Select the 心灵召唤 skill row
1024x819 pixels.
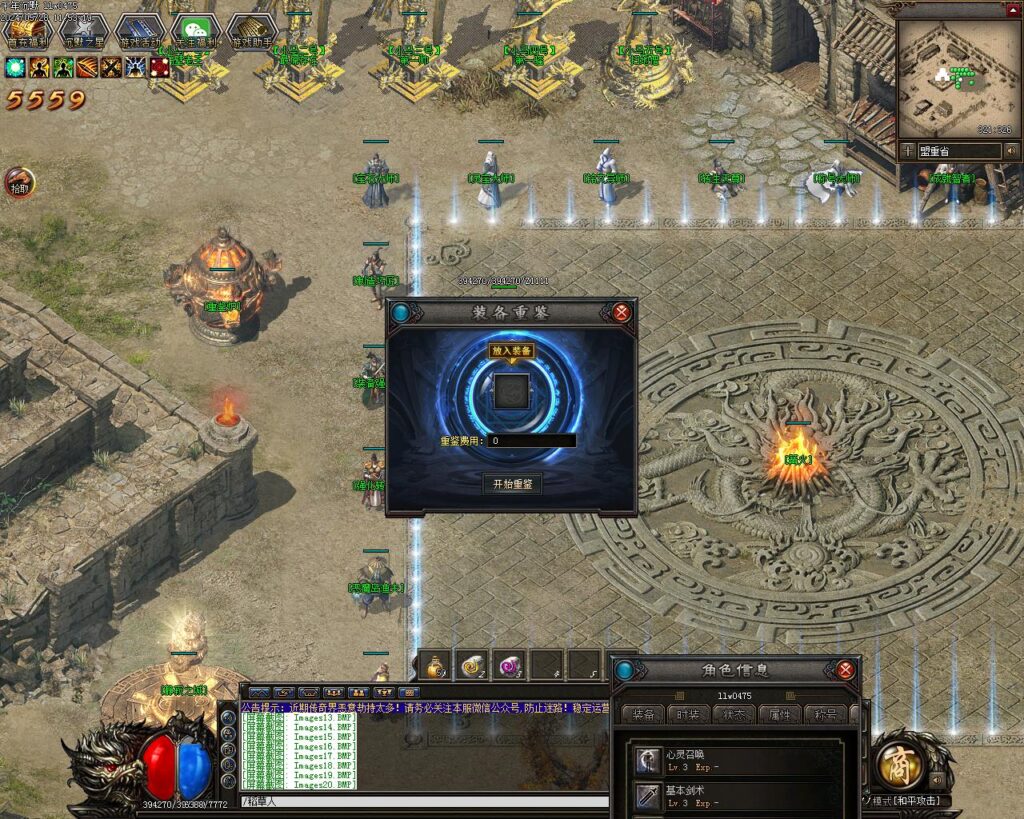740,761
